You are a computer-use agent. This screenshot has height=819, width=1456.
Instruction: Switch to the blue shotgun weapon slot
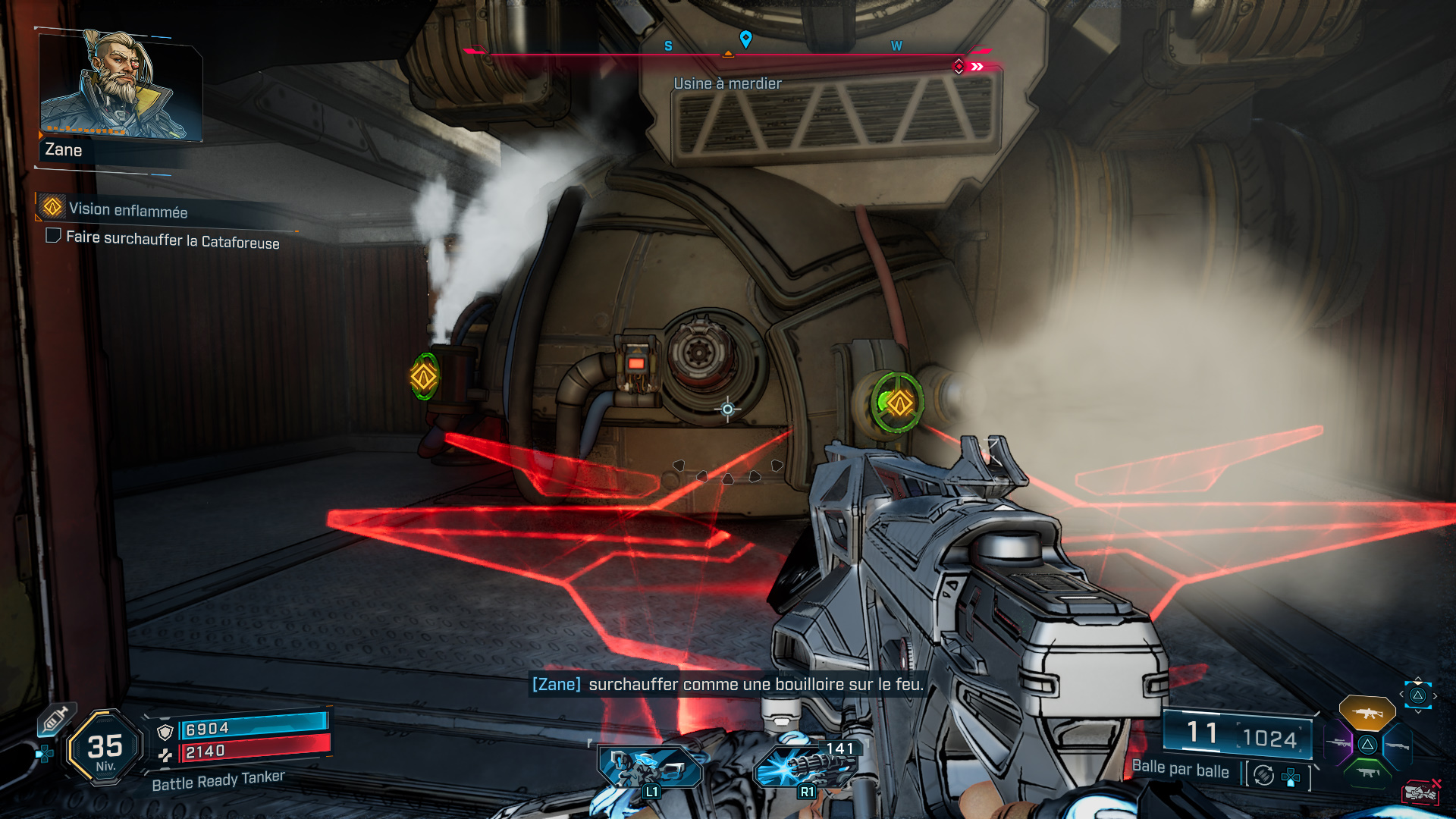(x=1397, y=745)
